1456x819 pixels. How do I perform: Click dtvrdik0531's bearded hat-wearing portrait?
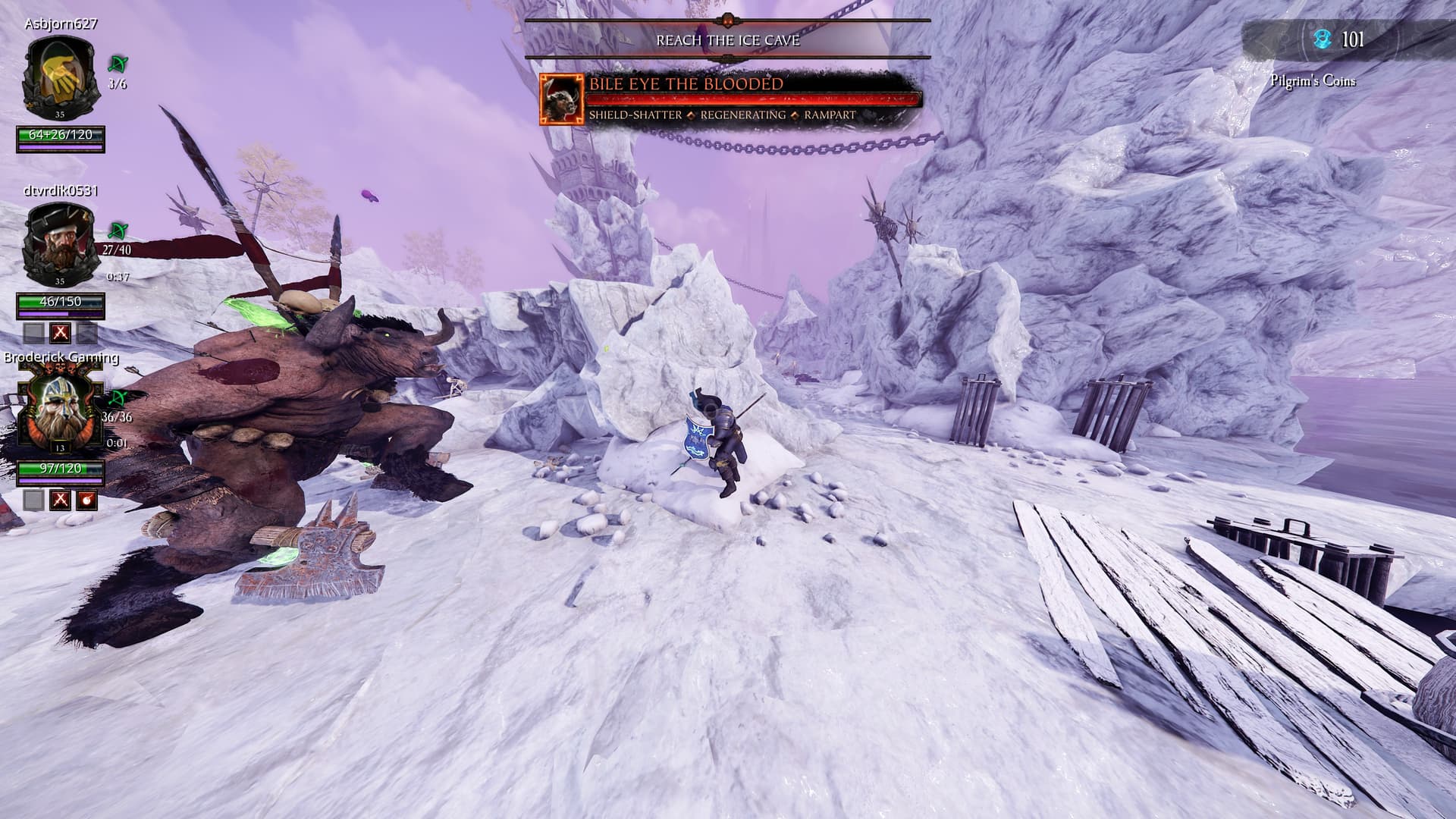[x=60, y=243]
